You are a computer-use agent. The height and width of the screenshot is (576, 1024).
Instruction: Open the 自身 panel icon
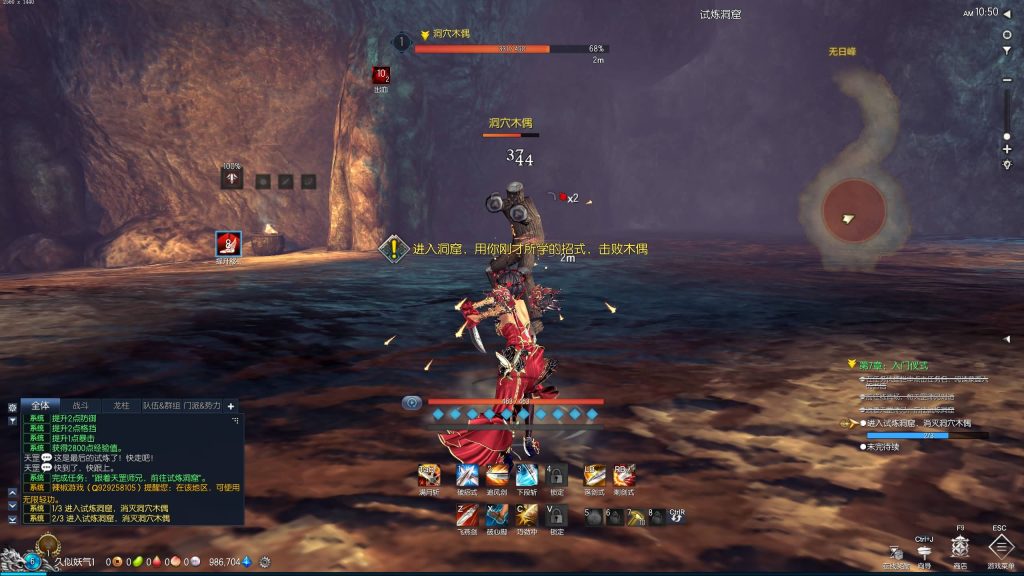pyautogui.click(x=924, y=552)
